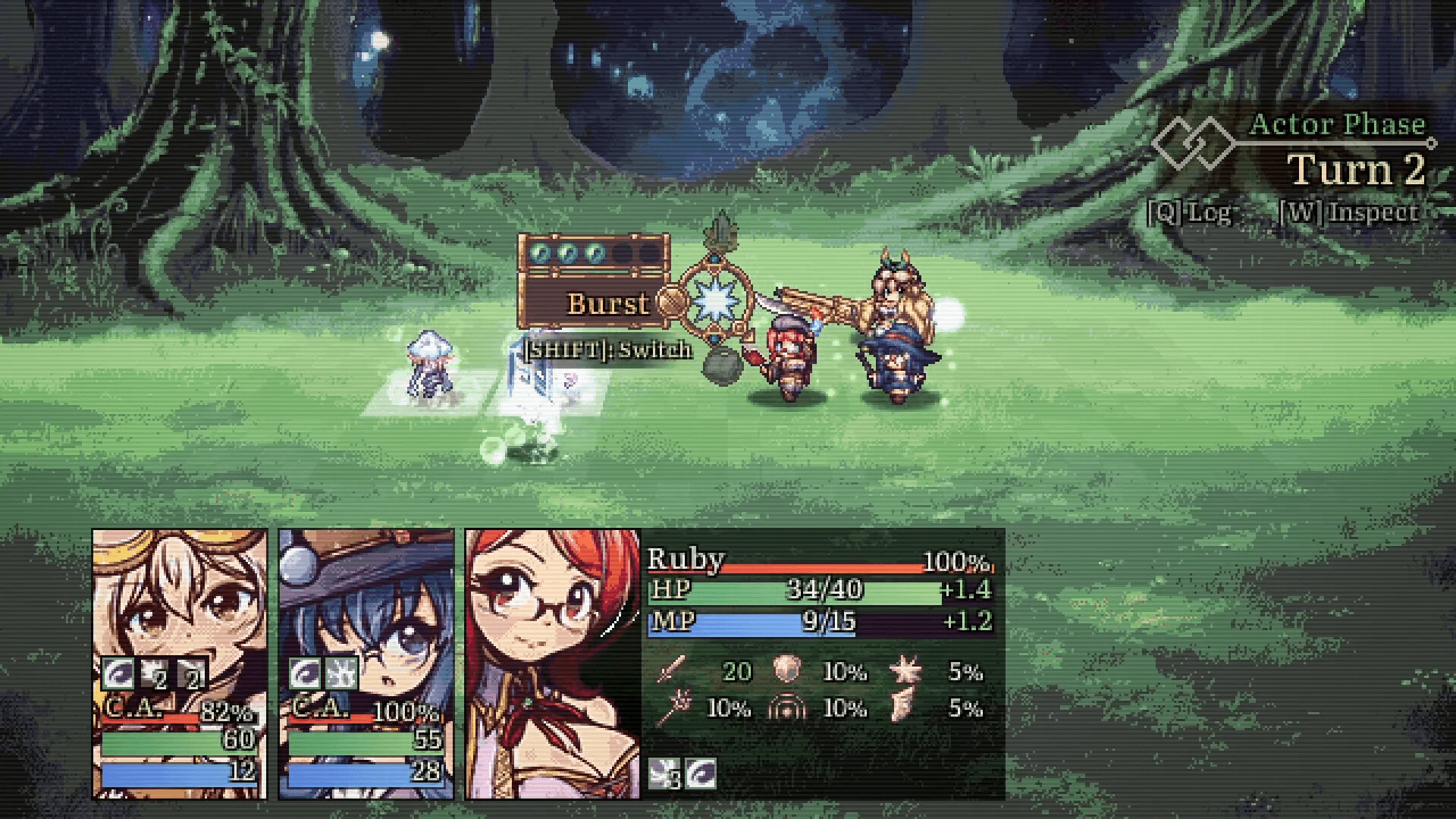Toggle the flower status effect with 3 stacks
Image resolution: width=1456 pixels, height=819 pixels.
coord(662,775)
